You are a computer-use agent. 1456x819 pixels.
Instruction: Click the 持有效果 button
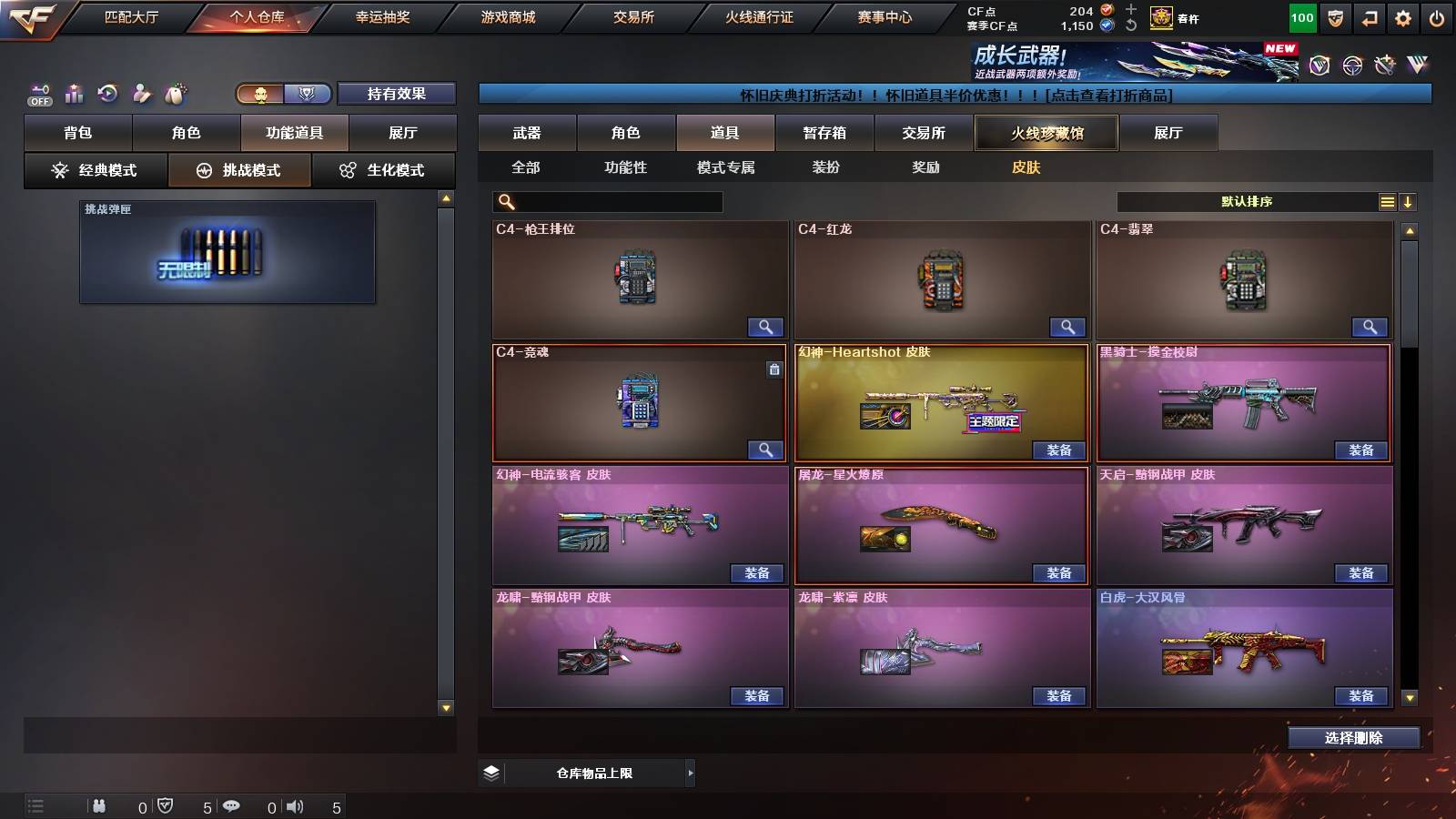pyautogui.click(x=398, y=94)
